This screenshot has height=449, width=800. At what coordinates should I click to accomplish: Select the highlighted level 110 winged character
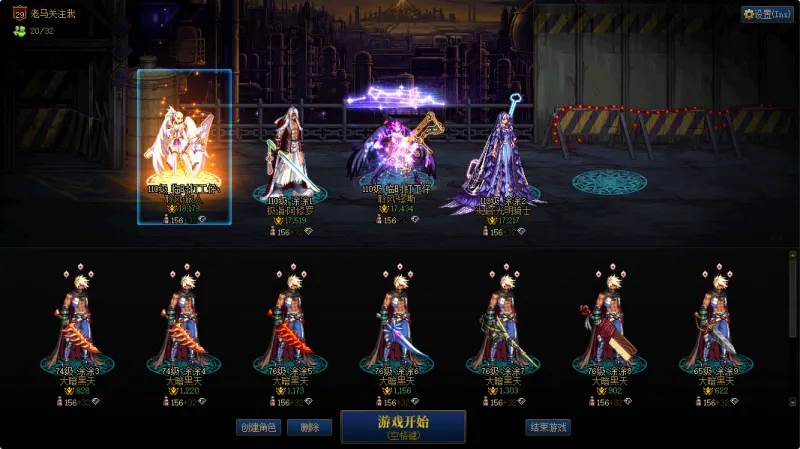pos(185,148)
